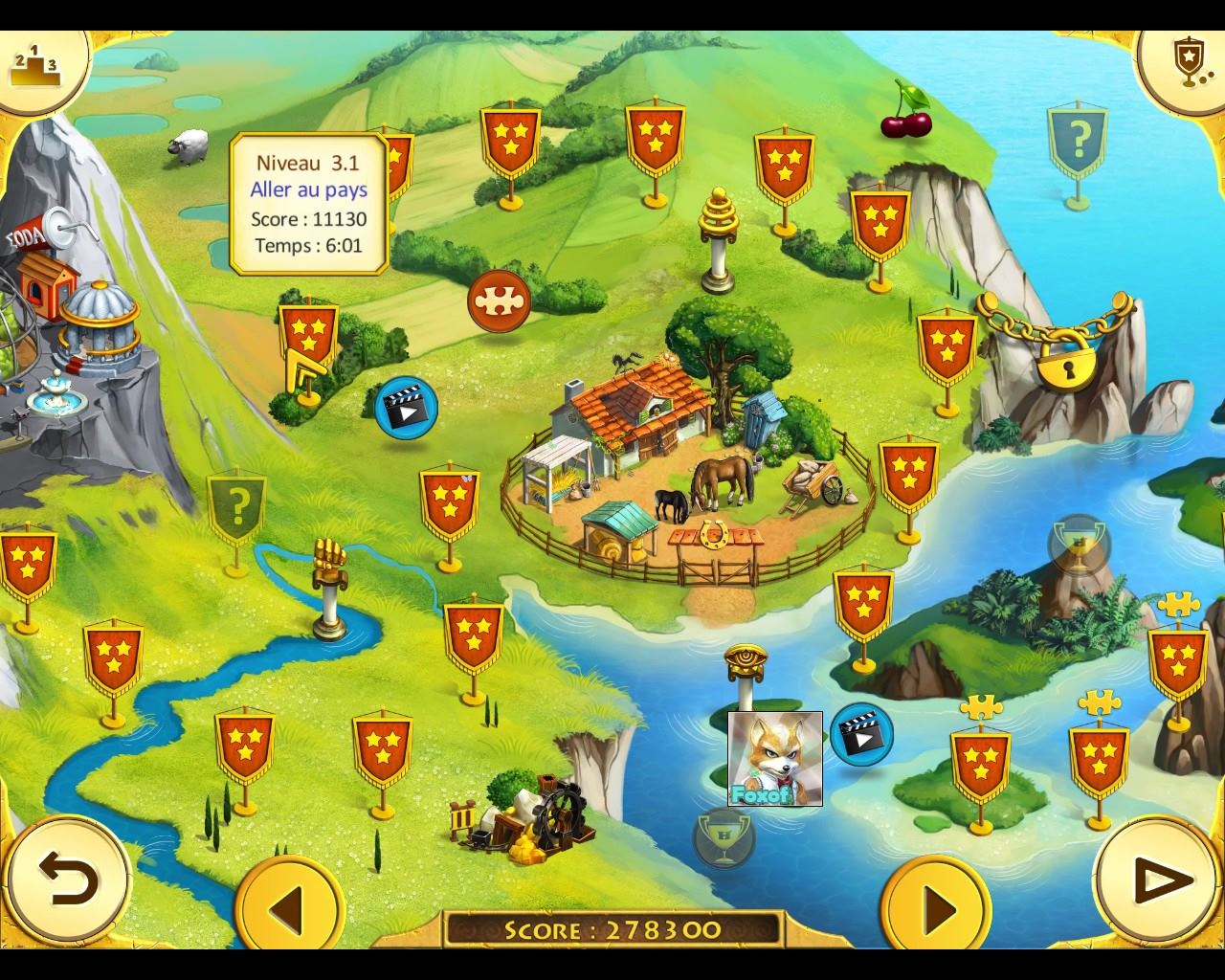Select the question mark banner near the cherries
The height and width of the screenshot is (980, 1225).
click(x=1078, y=144)
